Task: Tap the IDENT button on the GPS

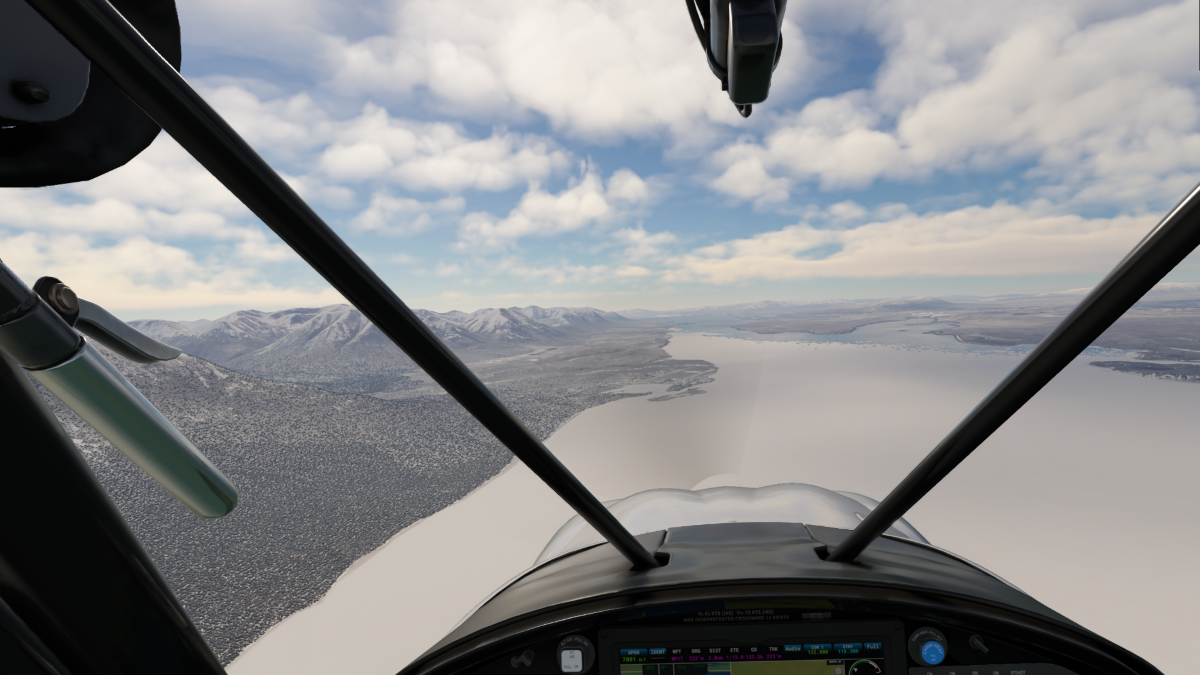Action: tap(658, 651)
